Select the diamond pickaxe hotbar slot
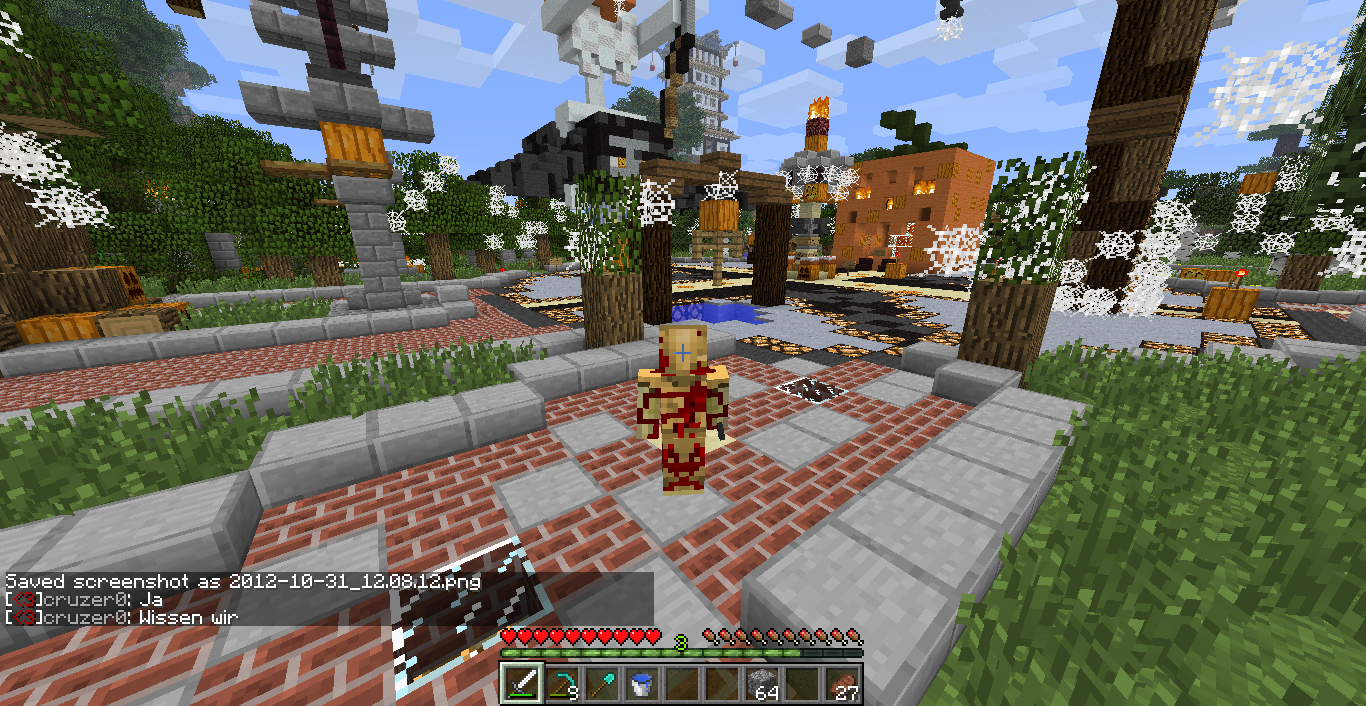The image size is (1366, 706). 562,684
